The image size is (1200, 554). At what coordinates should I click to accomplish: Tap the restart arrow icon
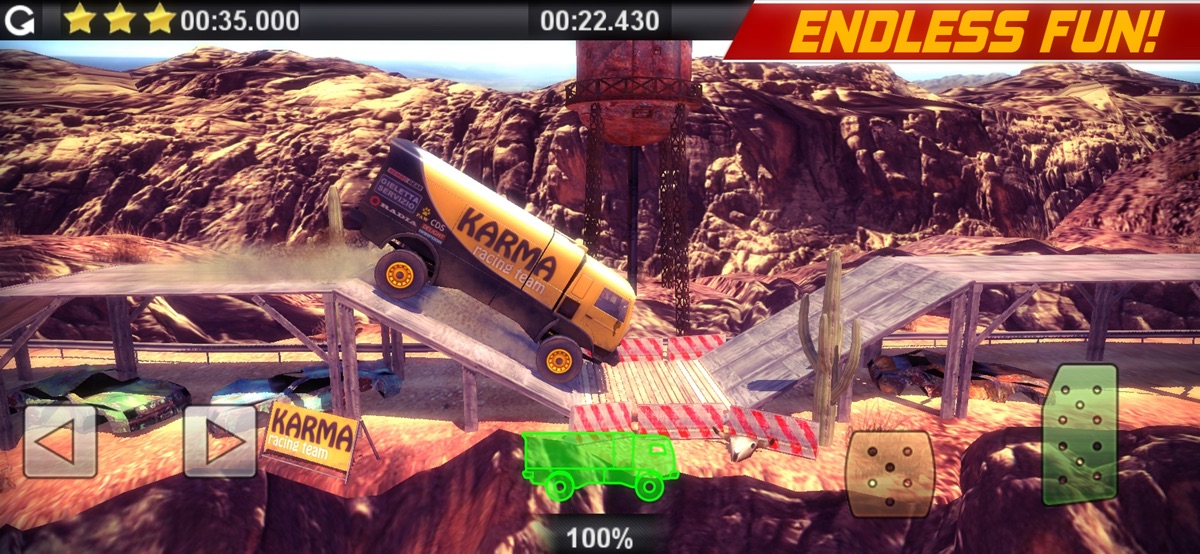(x=20, y=20)
